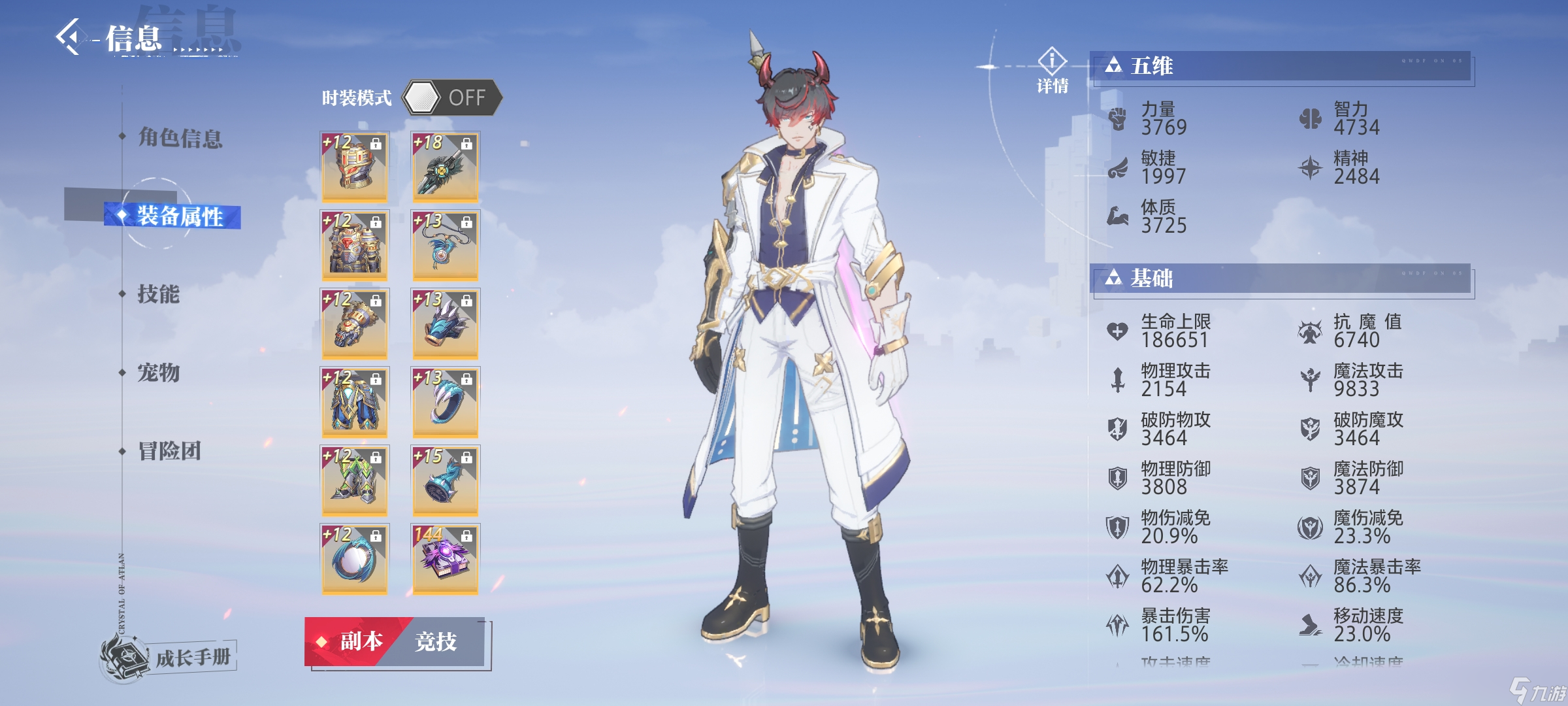Screen dimensions: 1568x706
Task: Open the 宠物 tab
Action: tap(158, 373)
